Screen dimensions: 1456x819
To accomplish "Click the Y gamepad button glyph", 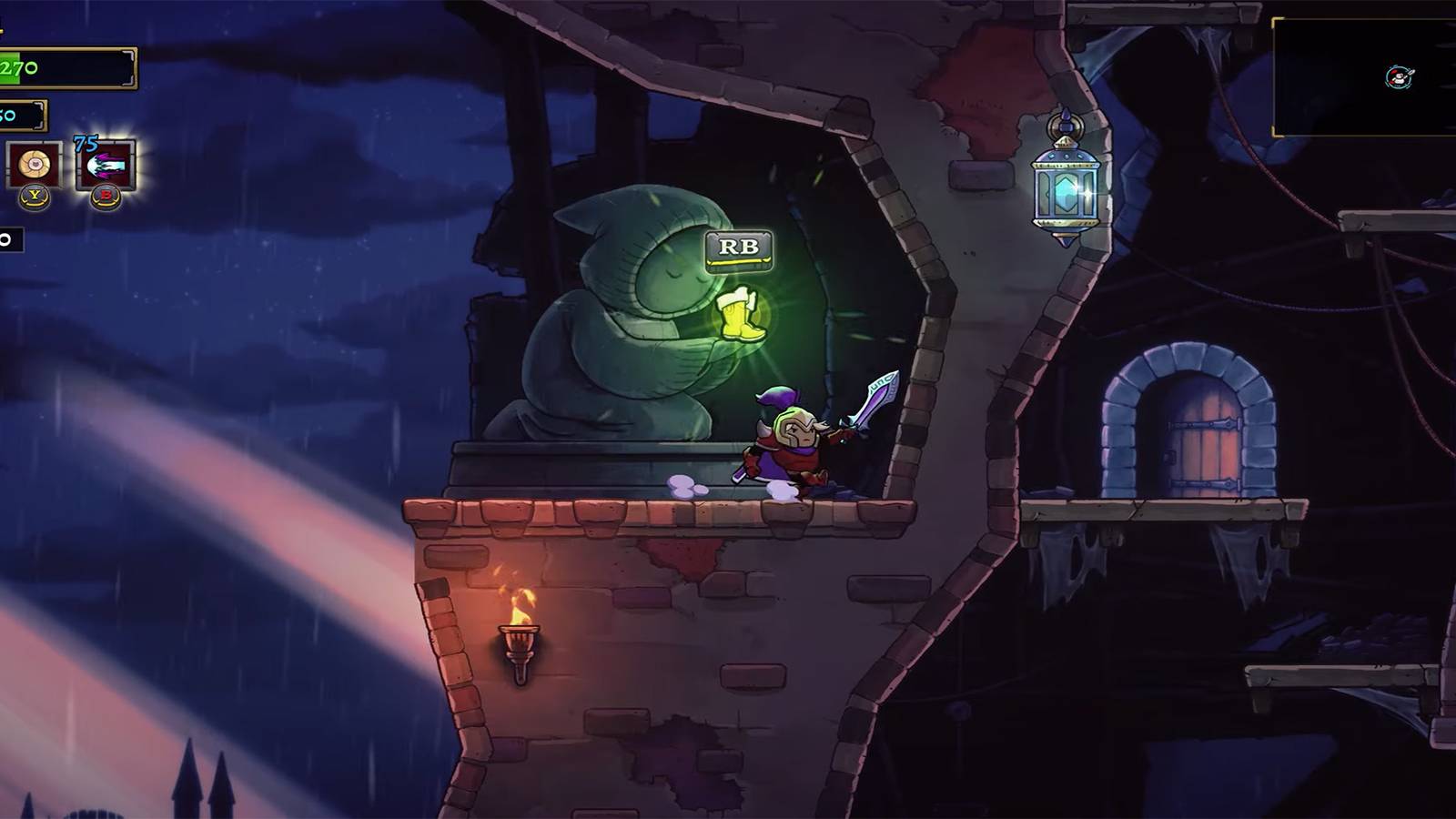I will coord(34,197).
